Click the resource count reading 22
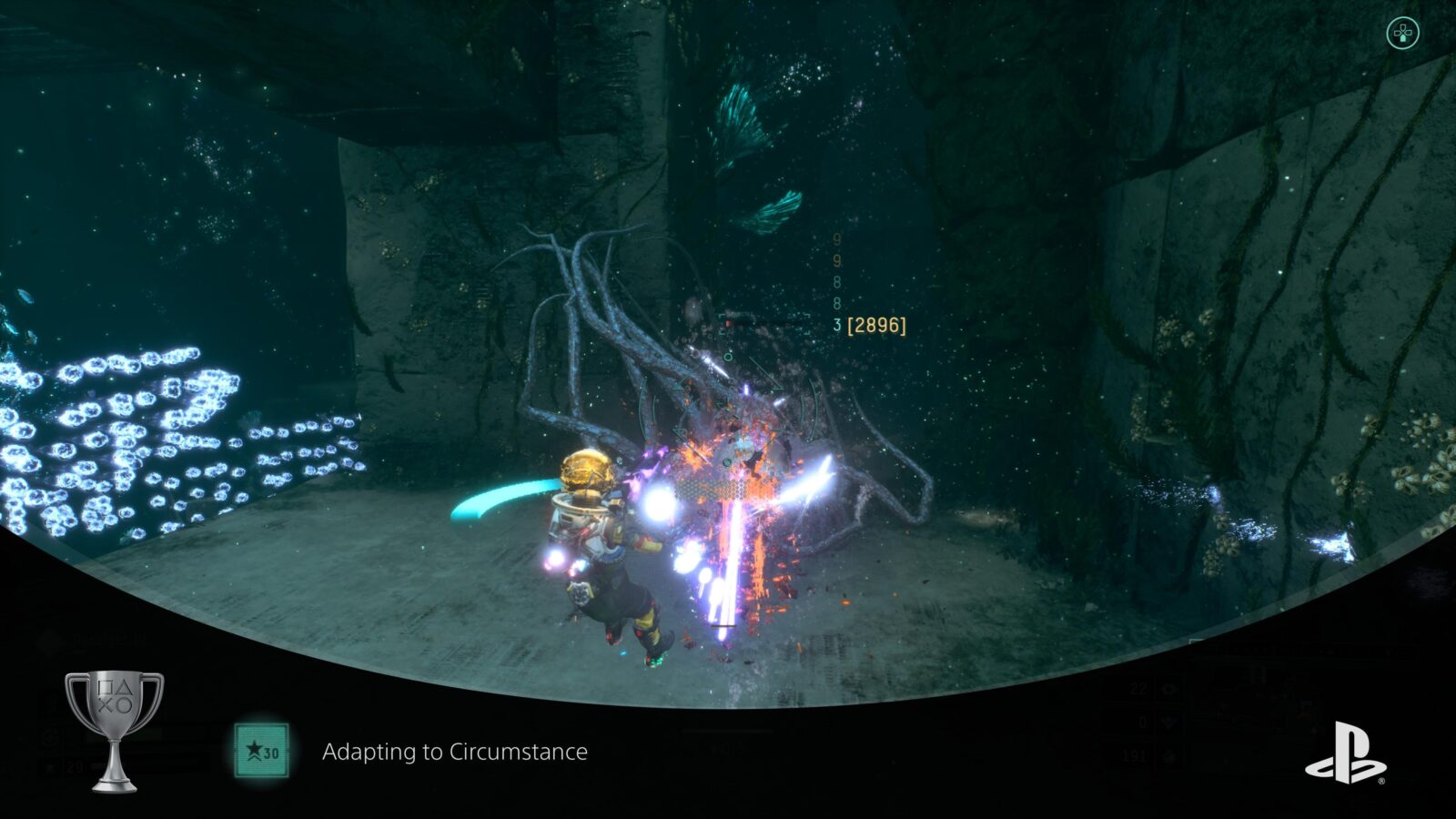 pyautogui.click(x=1139, y=688)
